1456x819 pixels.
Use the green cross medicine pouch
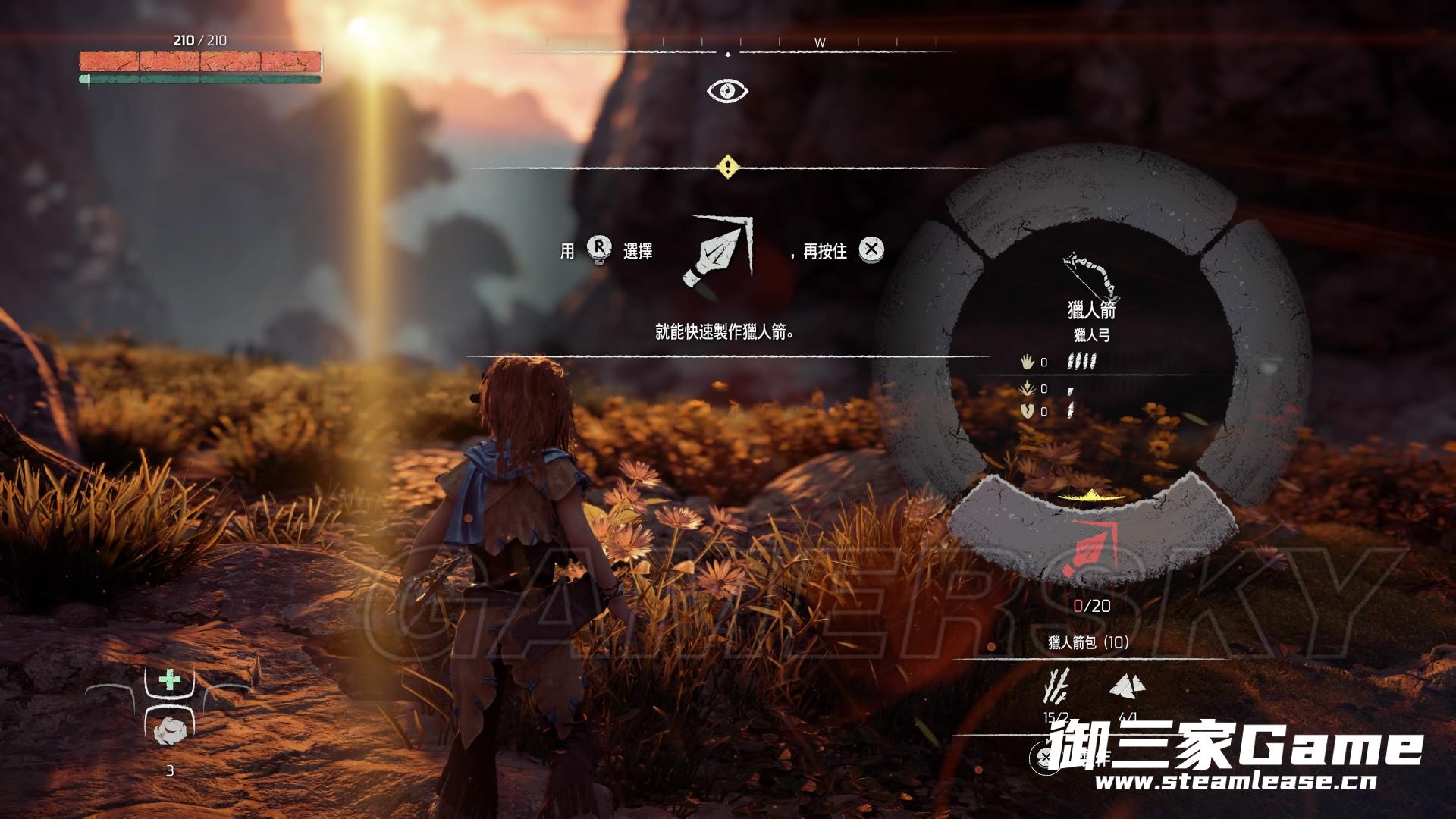pyautogui.click(x=170, y=679)
